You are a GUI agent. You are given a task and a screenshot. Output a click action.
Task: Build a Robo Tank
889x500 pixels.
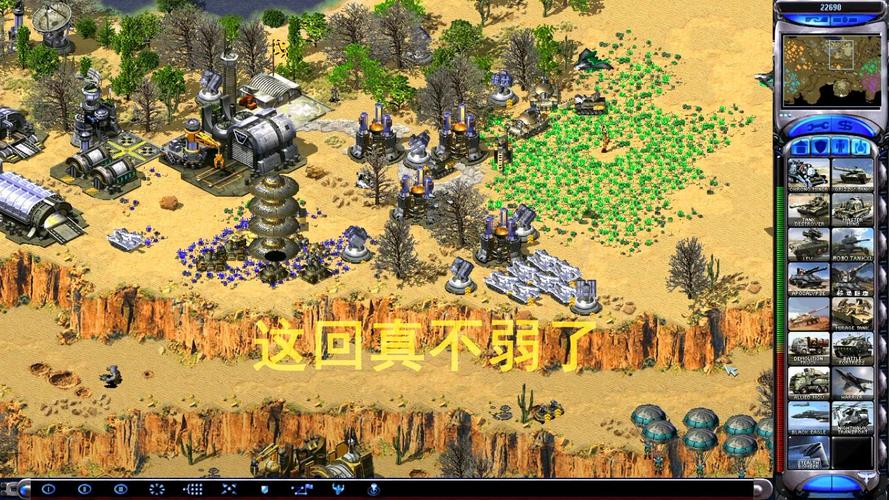pos(851,243)
